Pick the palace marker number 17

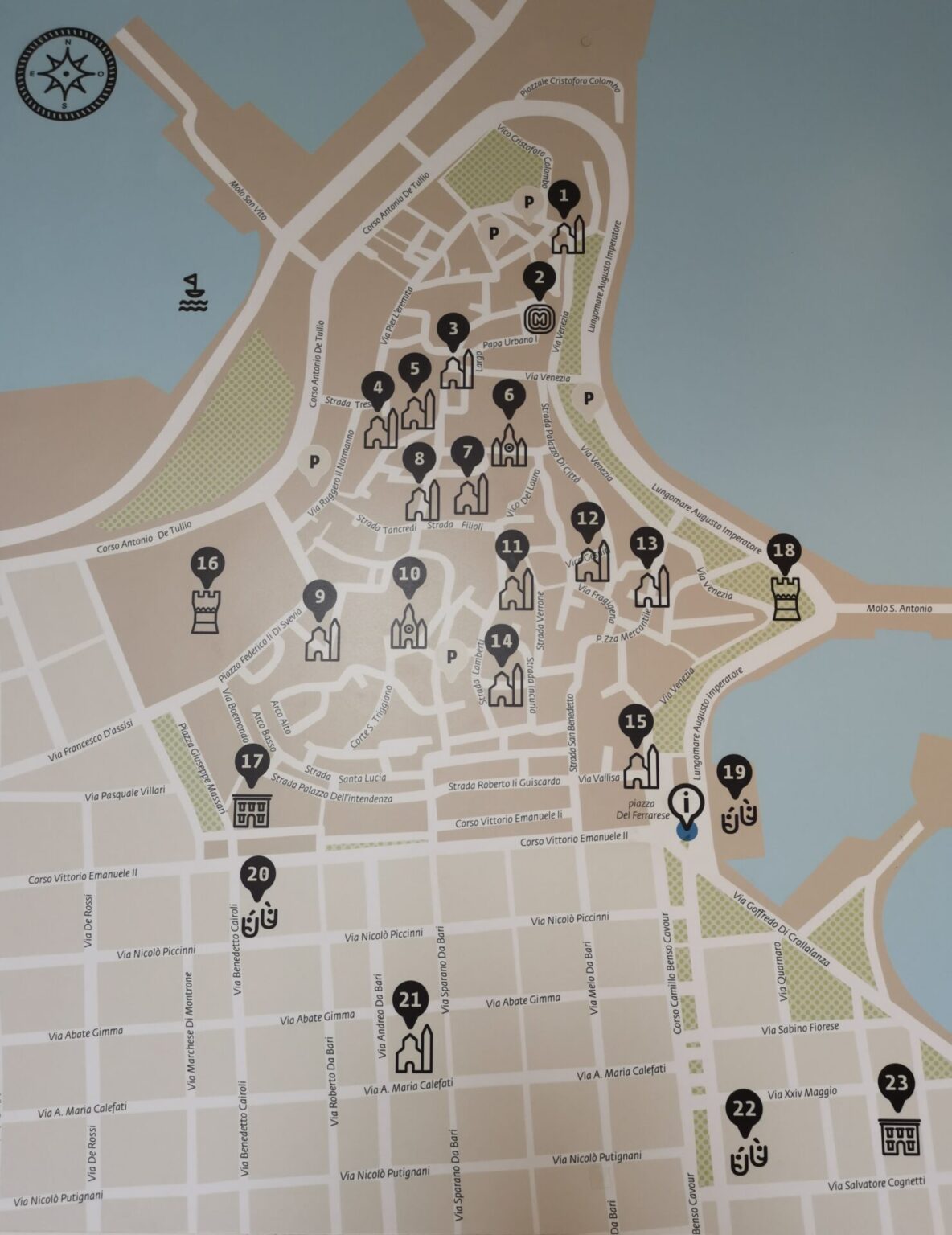point(252,761)
